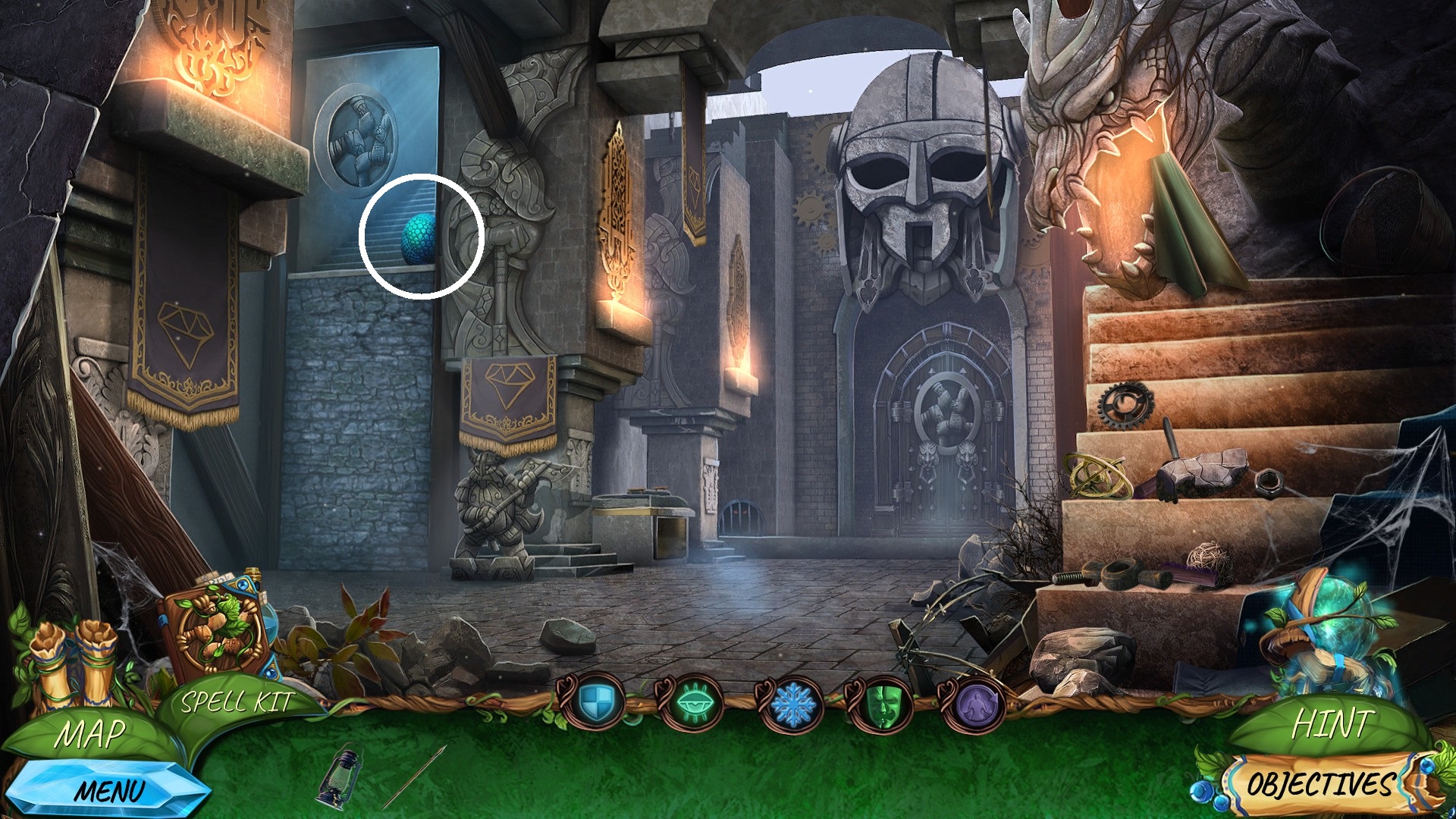Open the Menu crystal button
This screenshot has width=1456, height=819.
pos(108,791)
